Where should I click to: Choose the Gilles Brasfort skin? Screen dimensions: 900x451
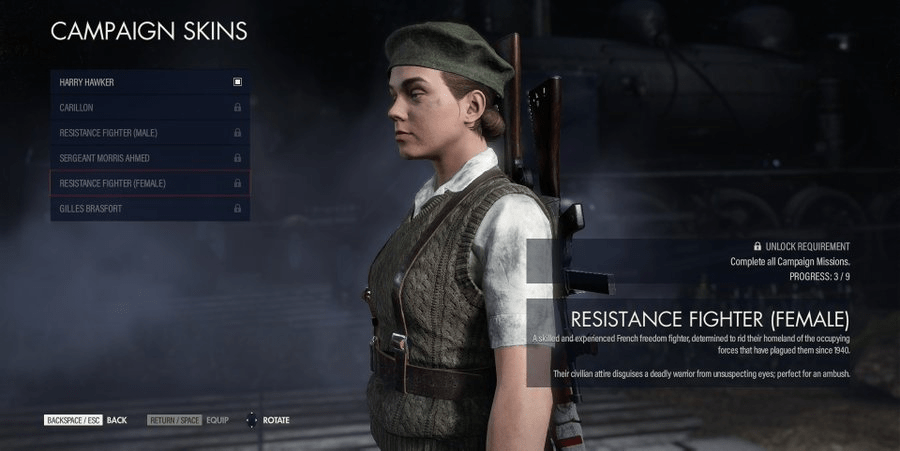149,209
